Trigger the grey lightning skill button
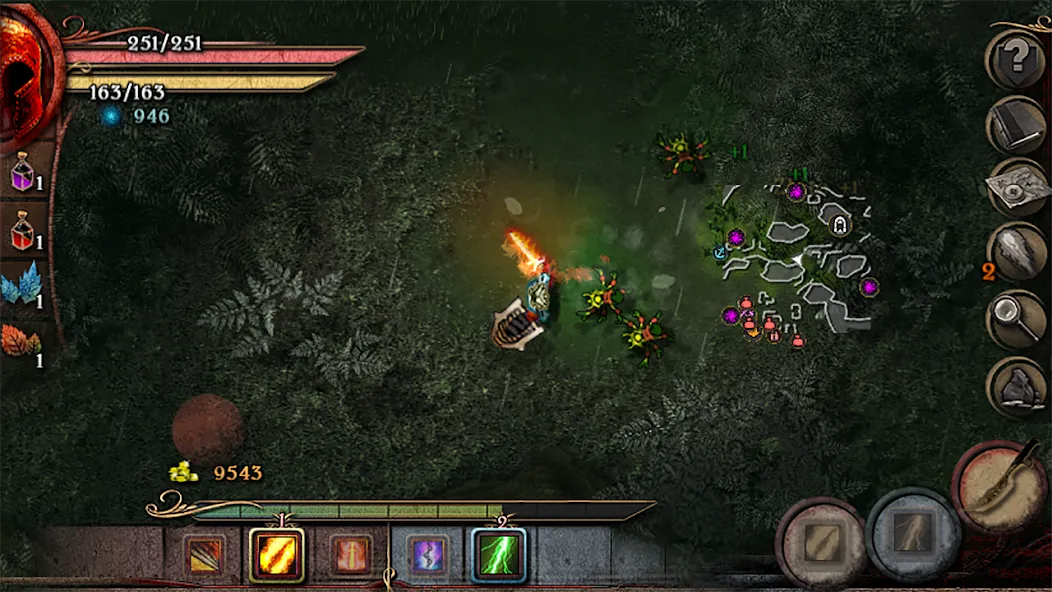 click(914, 535)
